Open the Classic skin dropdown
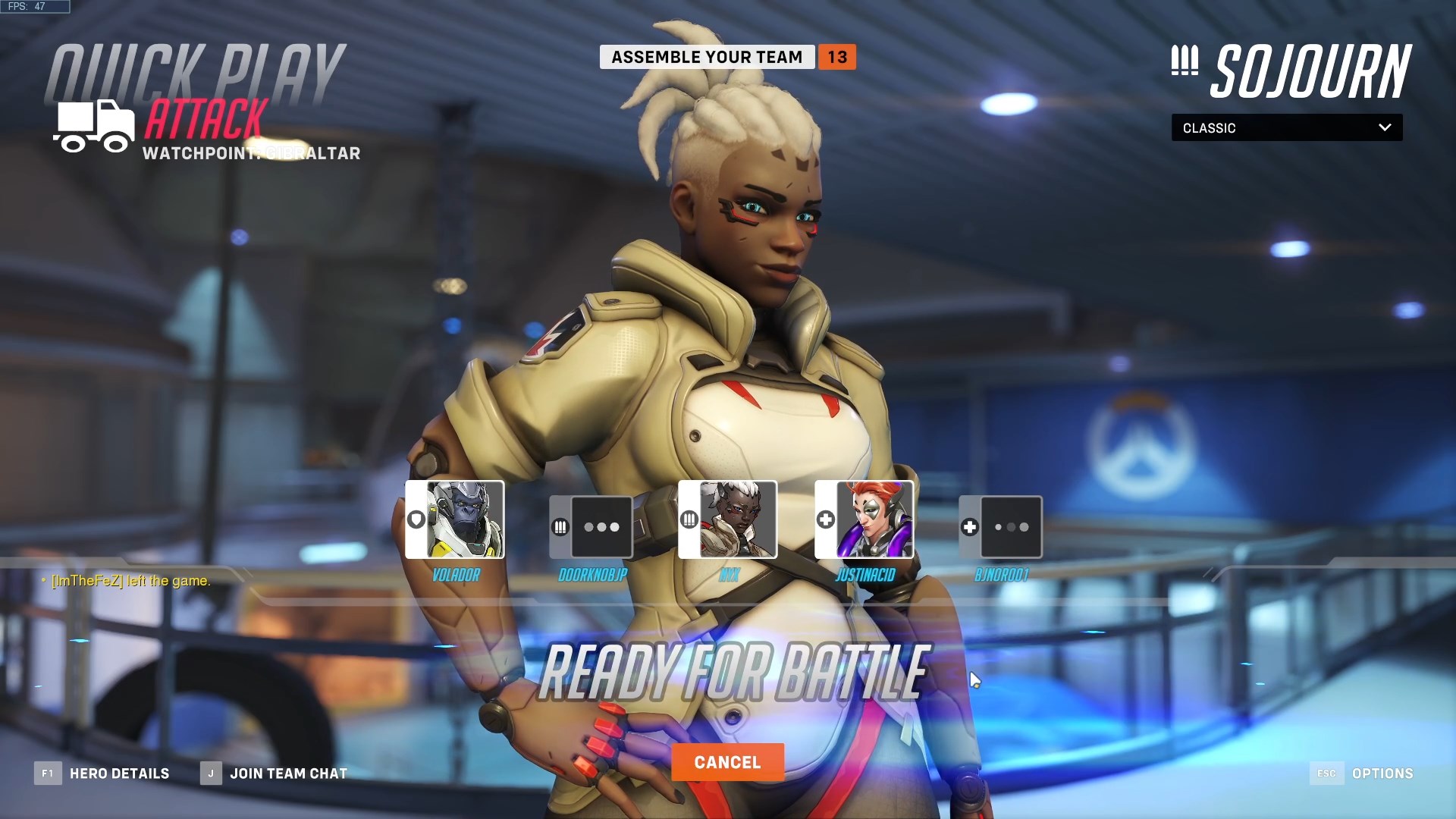Viewport: 1456px width, 819px height. (1286, 127)
